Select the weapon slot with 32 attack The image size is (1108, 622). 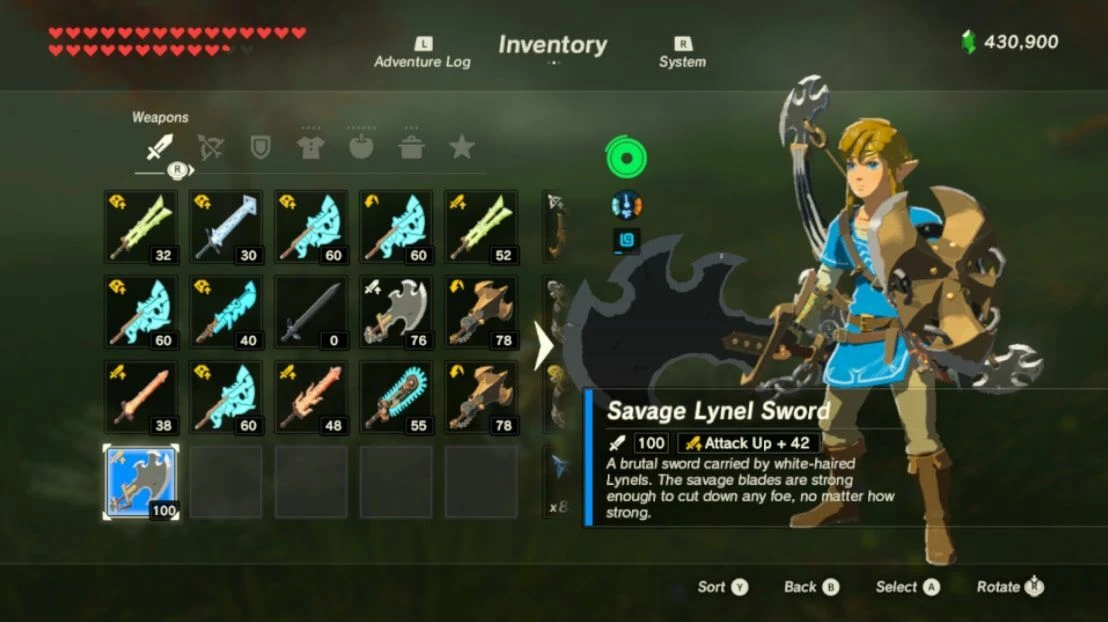click(141, 227)
